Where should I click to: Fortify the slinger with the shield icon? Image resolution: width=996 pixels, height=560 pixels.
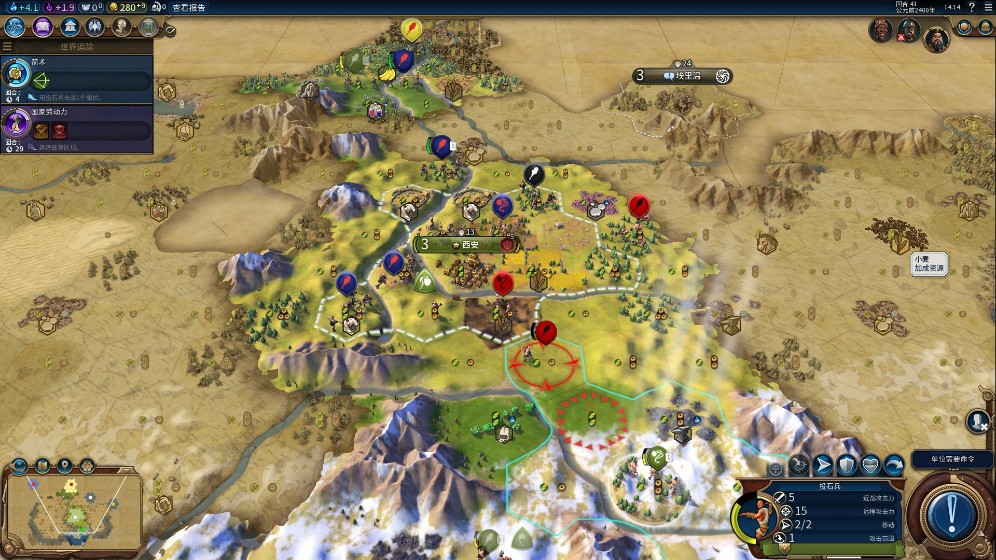click(847, 465)
